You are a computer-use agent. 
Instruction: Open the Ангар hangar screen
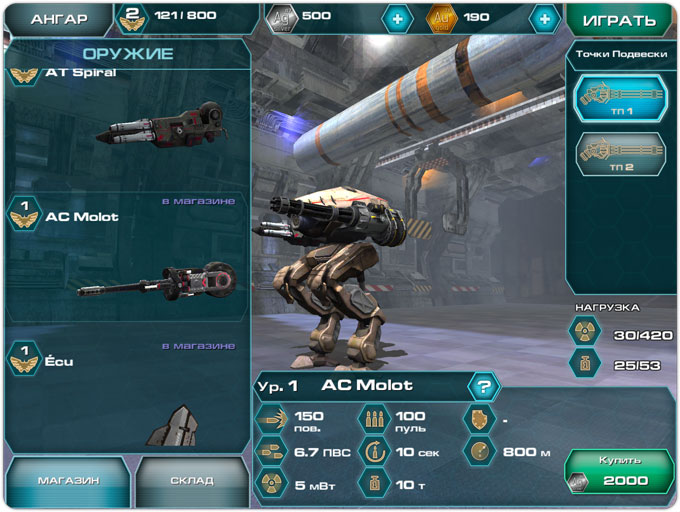coord(58,19)
